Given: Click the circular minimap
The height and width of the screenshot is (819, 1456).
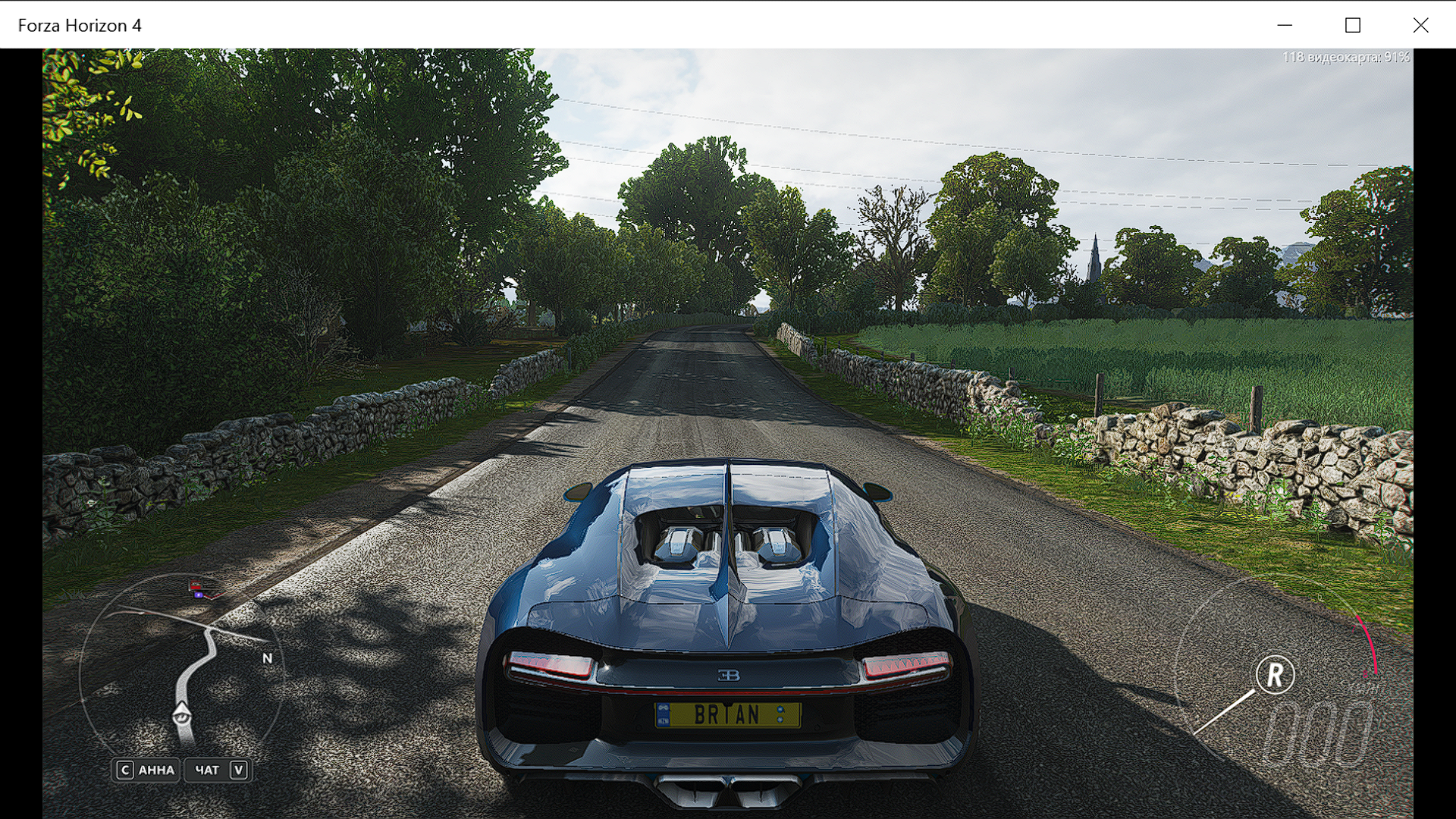Looking at the screenshot, I should [x=182, y=671].
